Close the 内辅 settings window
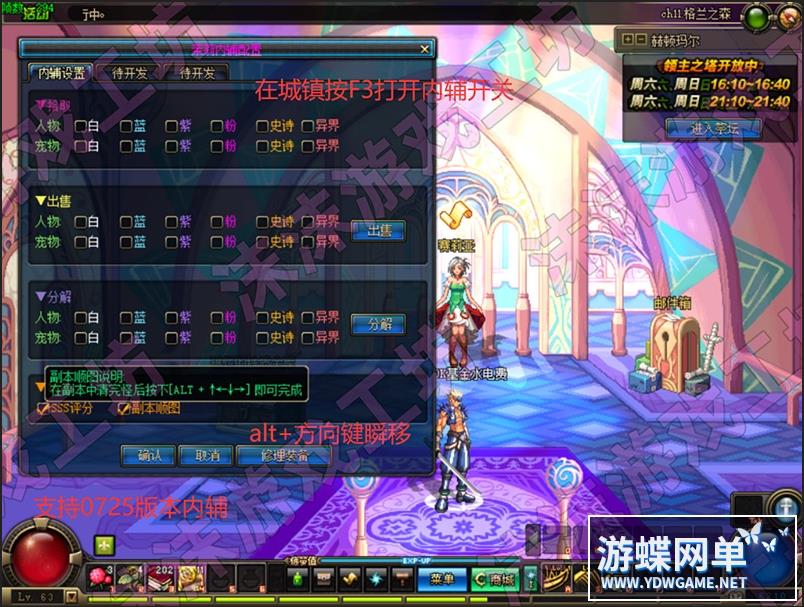Viewport: 804px width, 607px height. [x=424, y=48]
